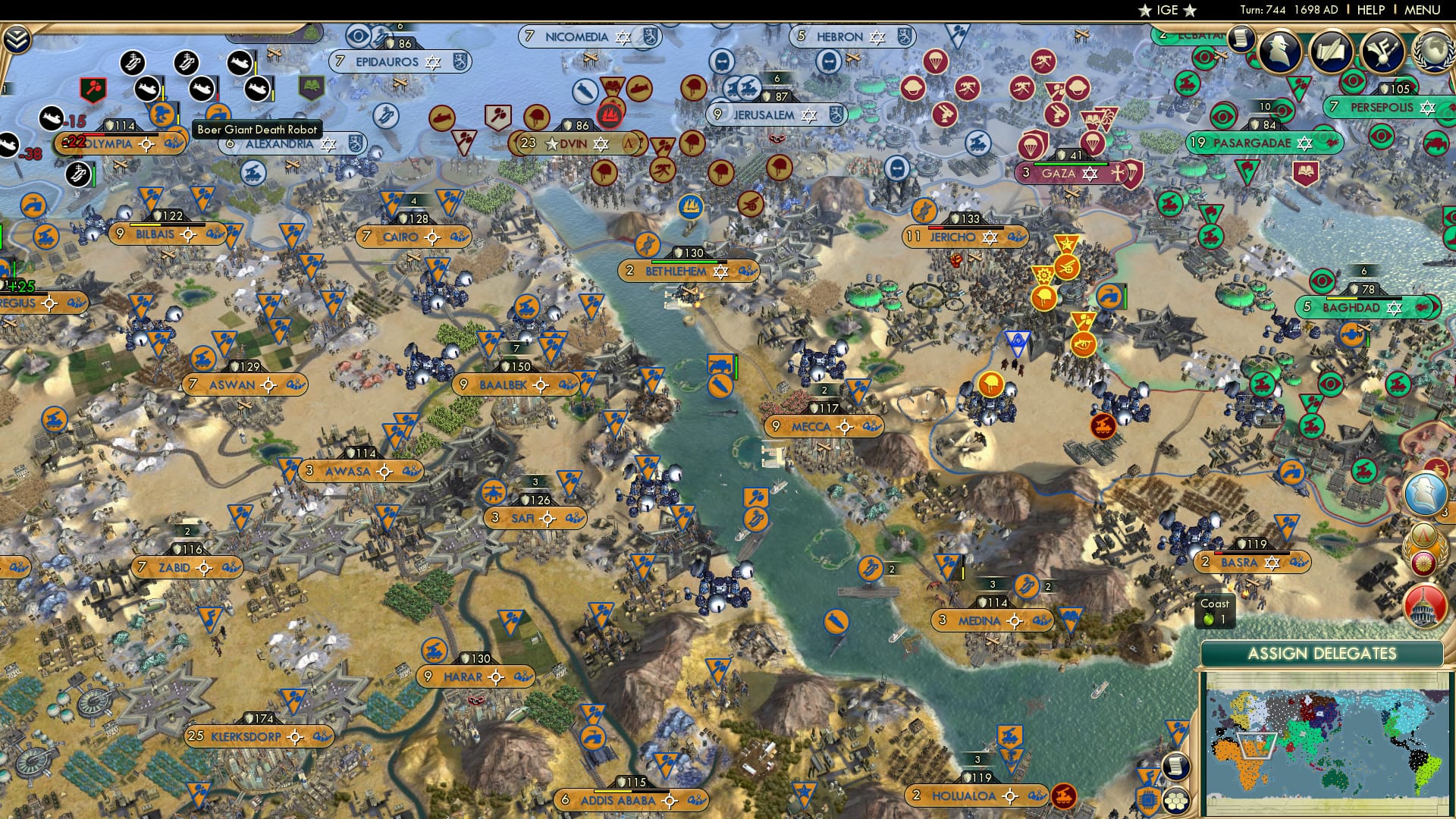The image size is (1456, 819).
Task: Click the scroll icon above the minimap corner
Action: tap(1178, 767)
